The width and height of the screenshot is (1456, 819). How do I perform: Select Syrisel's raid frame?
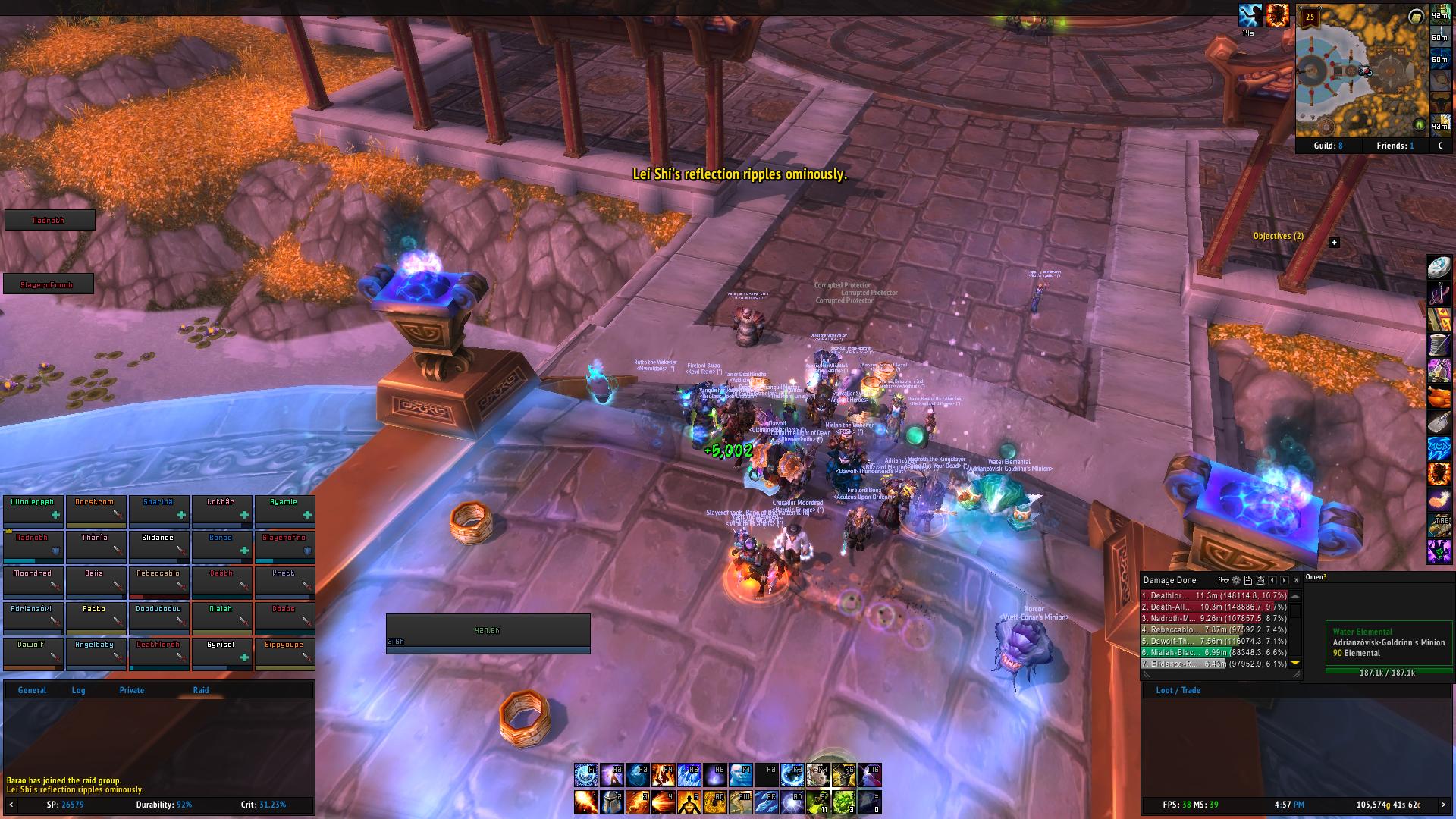[x=221, y=652]
